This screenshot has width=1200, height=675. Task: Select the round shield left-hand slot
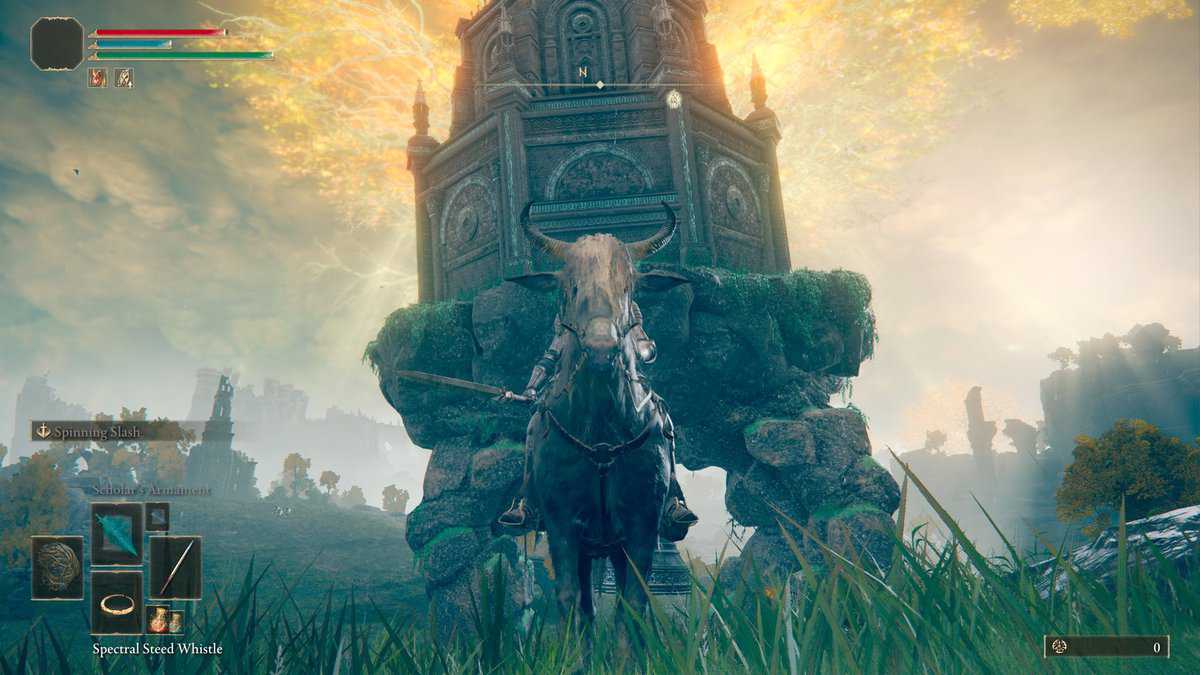pos(57,567)
